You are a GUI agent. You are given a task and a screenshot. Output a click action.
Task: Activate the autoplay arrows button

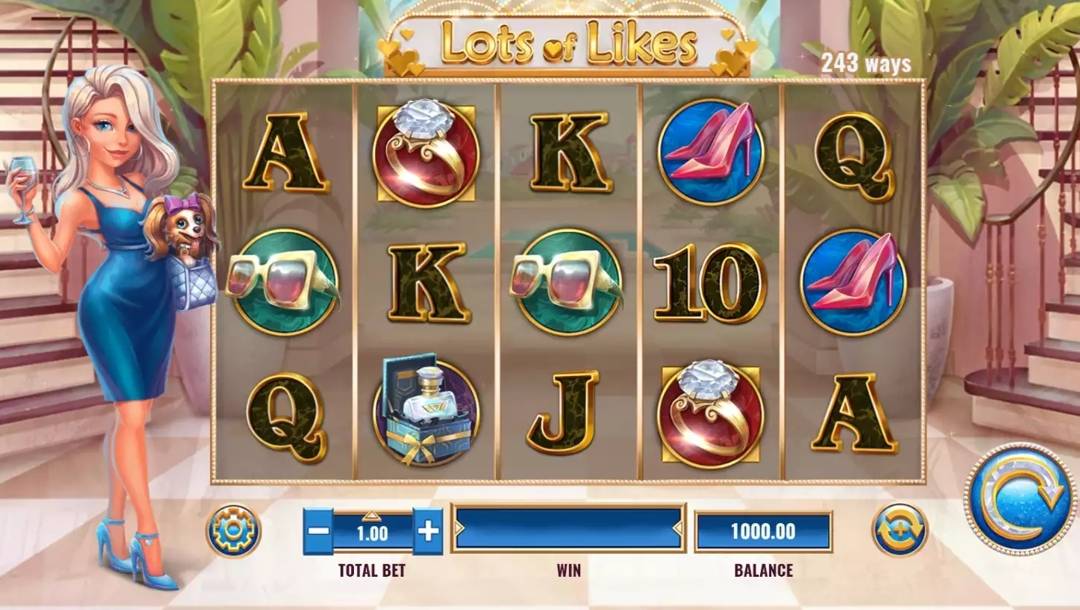click(x=899, y=530)
